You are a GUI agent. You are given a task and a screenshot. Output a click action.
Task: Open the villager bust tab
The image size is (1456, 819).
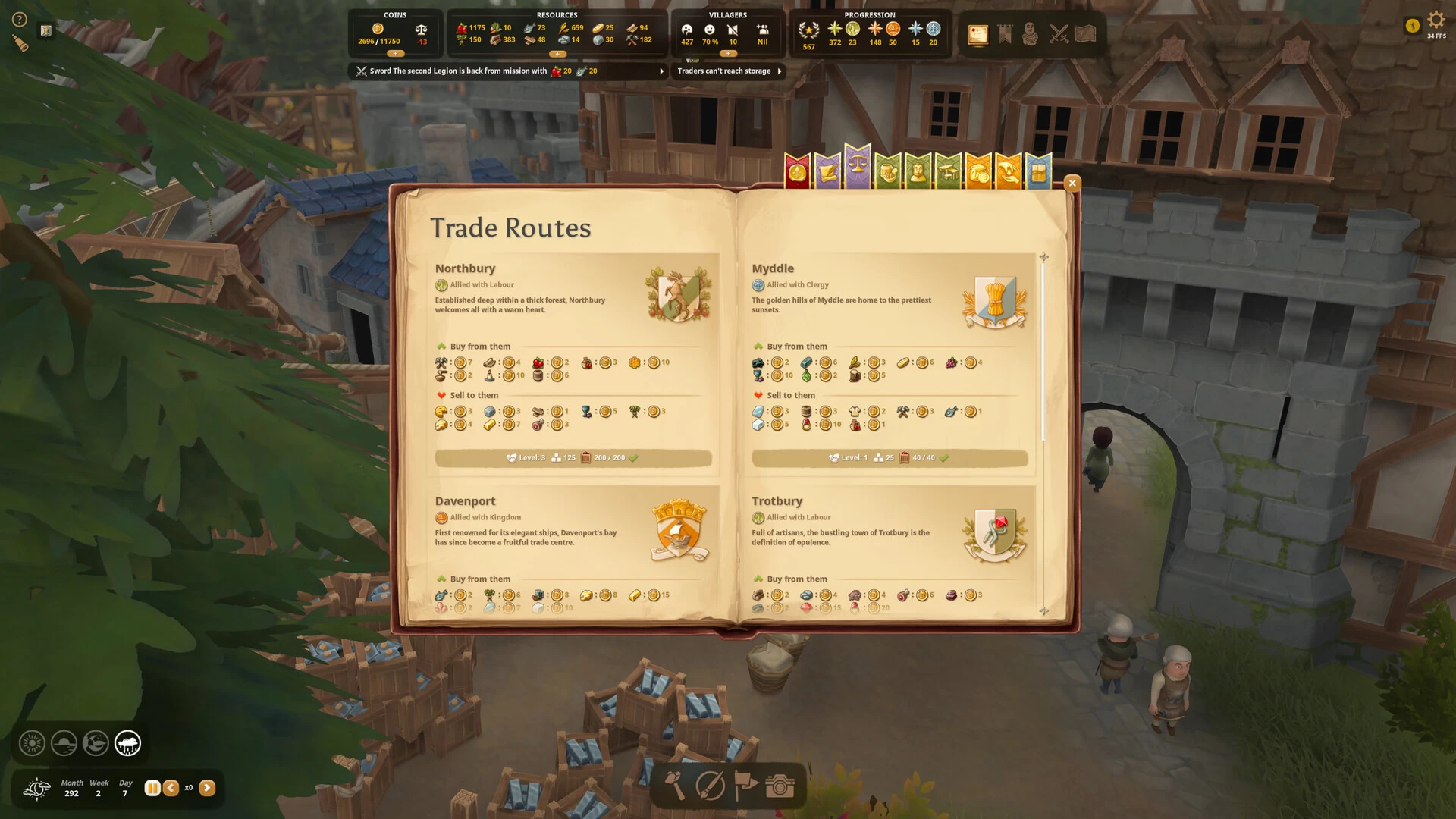click(918, 172)
